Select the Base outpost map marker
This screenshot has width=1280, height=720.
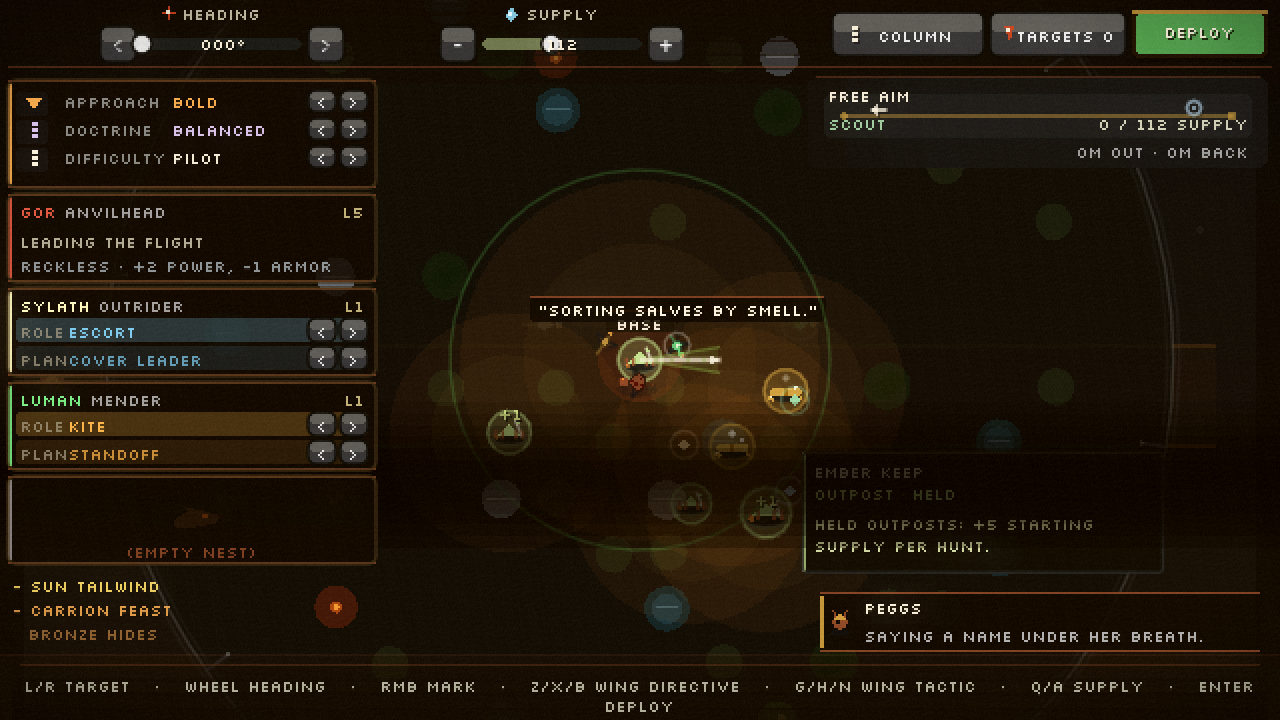(639, 359)
